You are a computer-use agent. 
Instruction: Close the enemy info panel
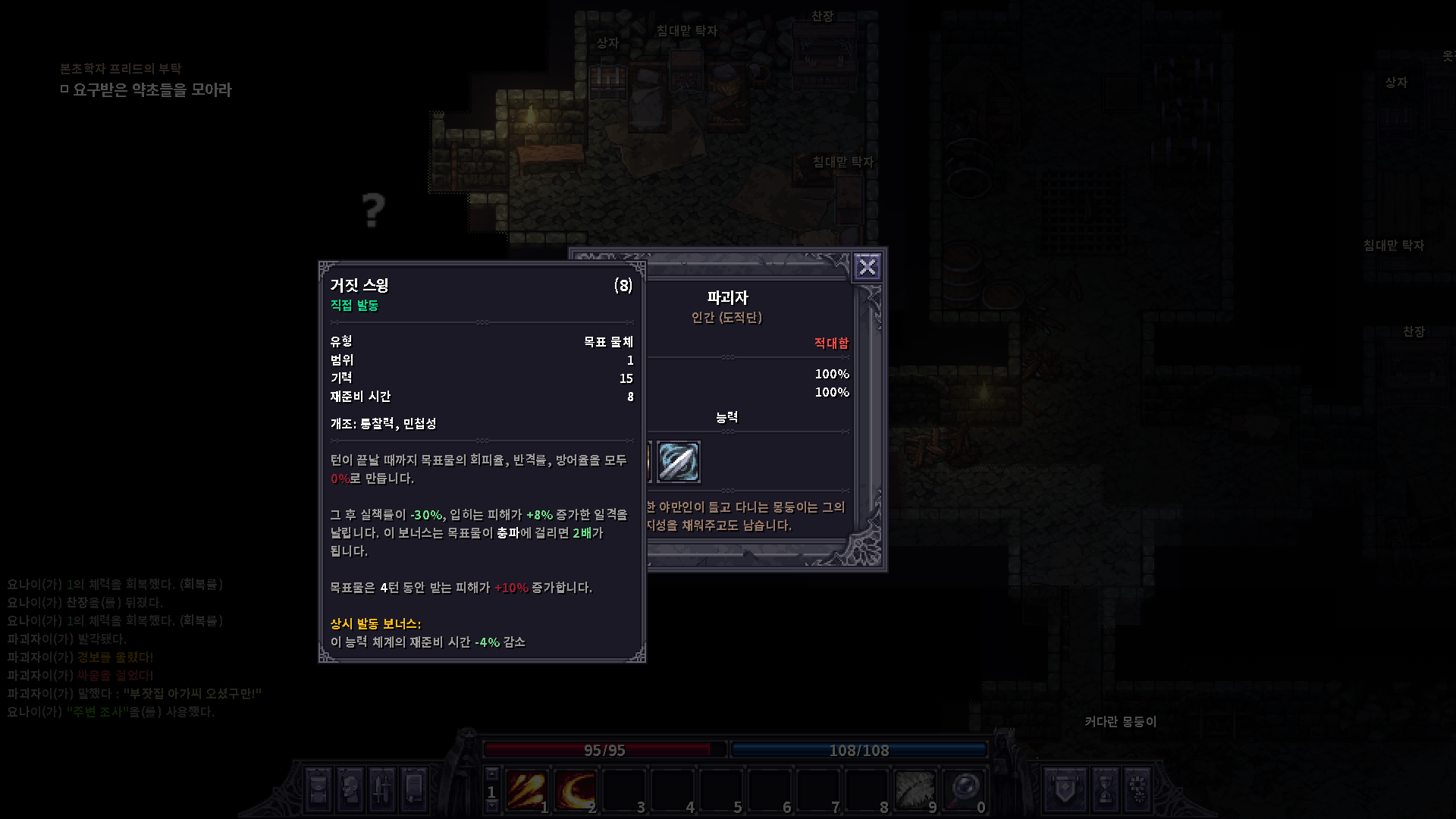[867, 267]
